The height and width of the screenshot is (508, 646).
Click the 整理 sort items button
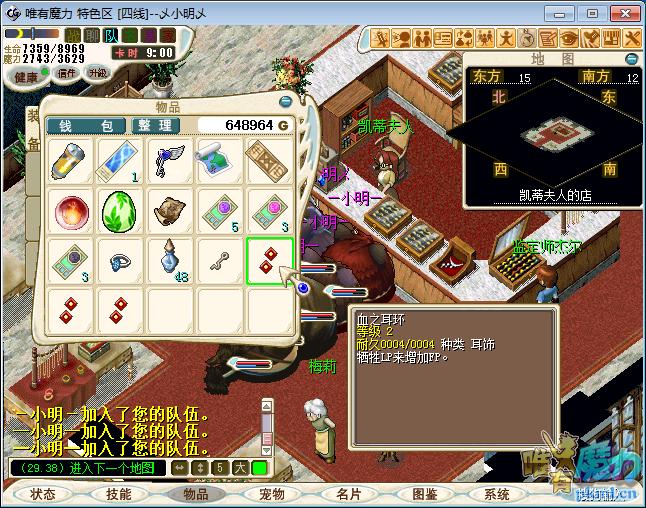click(156, 126)
